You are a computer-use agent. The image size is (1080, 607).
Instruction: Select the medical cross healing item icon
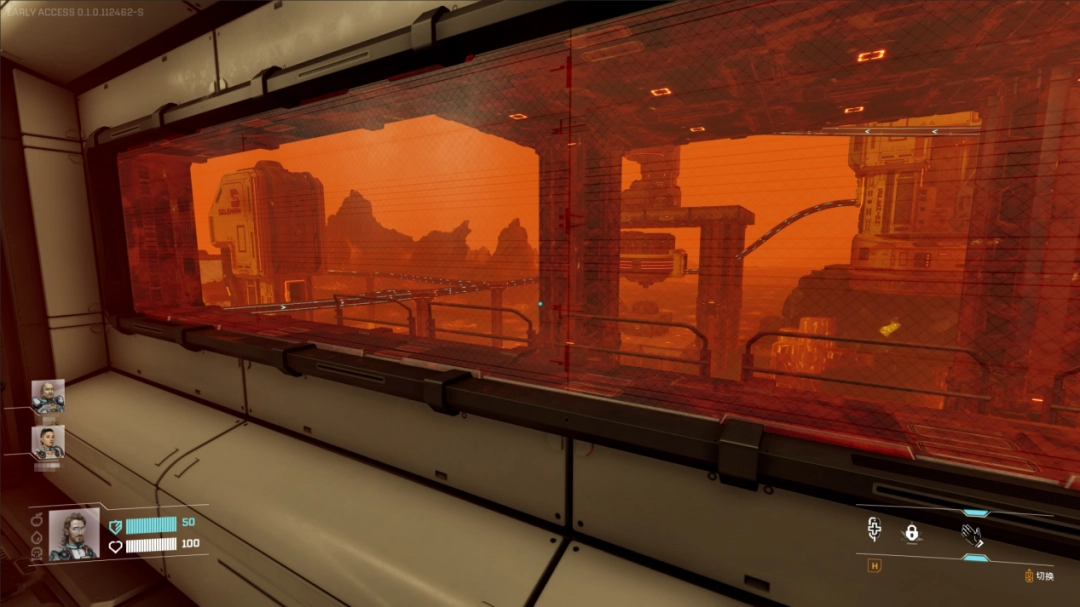[x=874, y=530]
